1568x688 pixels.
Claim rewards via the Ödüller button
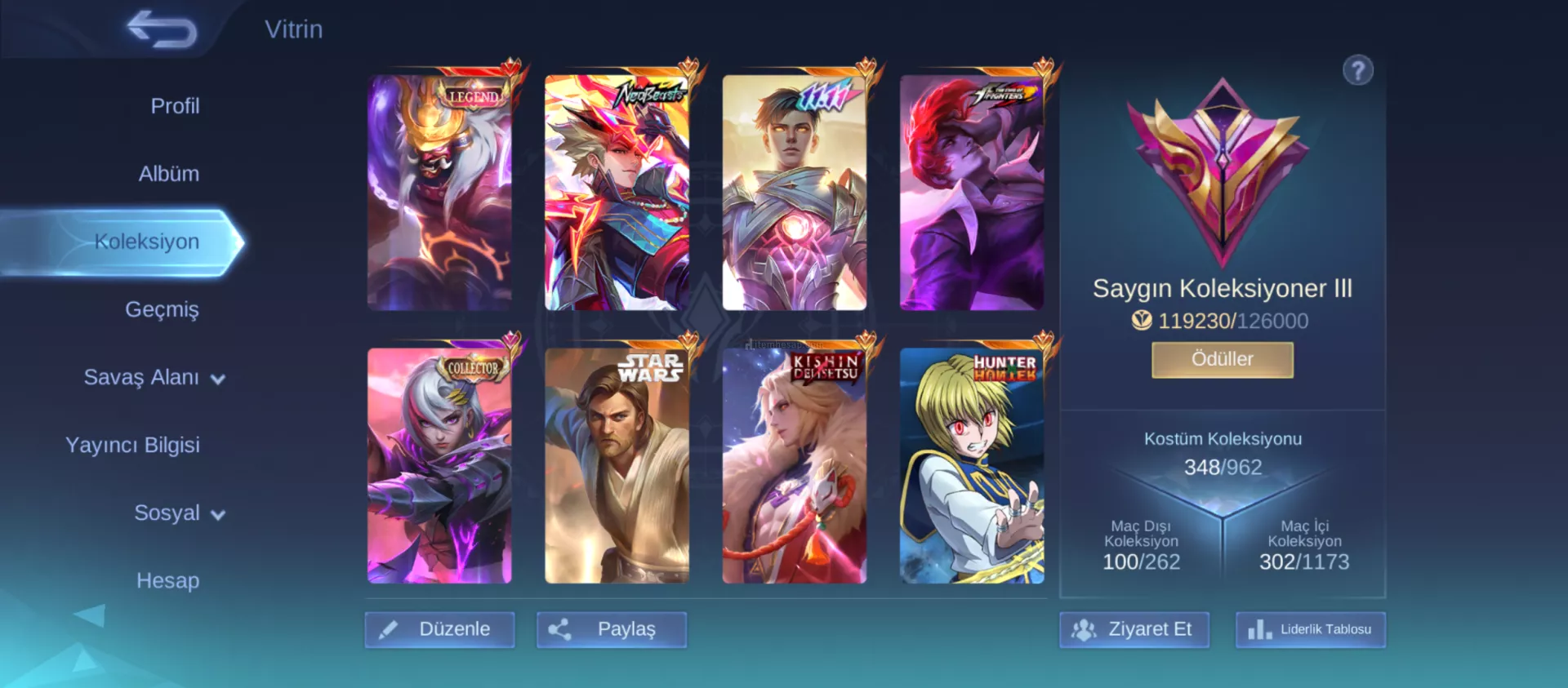pos(1222,359)
